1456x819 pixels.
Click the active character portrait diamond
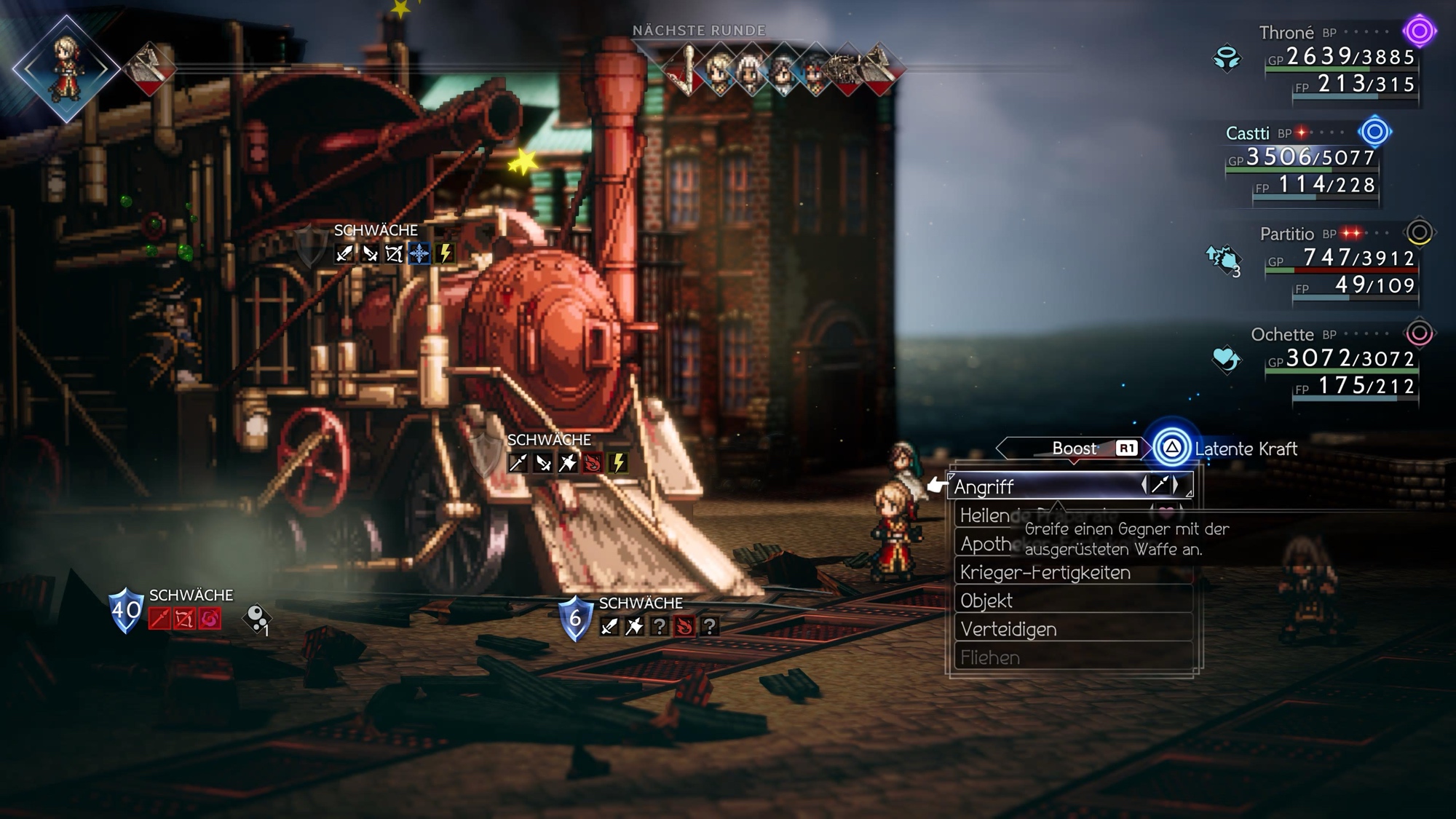point(66,69)
